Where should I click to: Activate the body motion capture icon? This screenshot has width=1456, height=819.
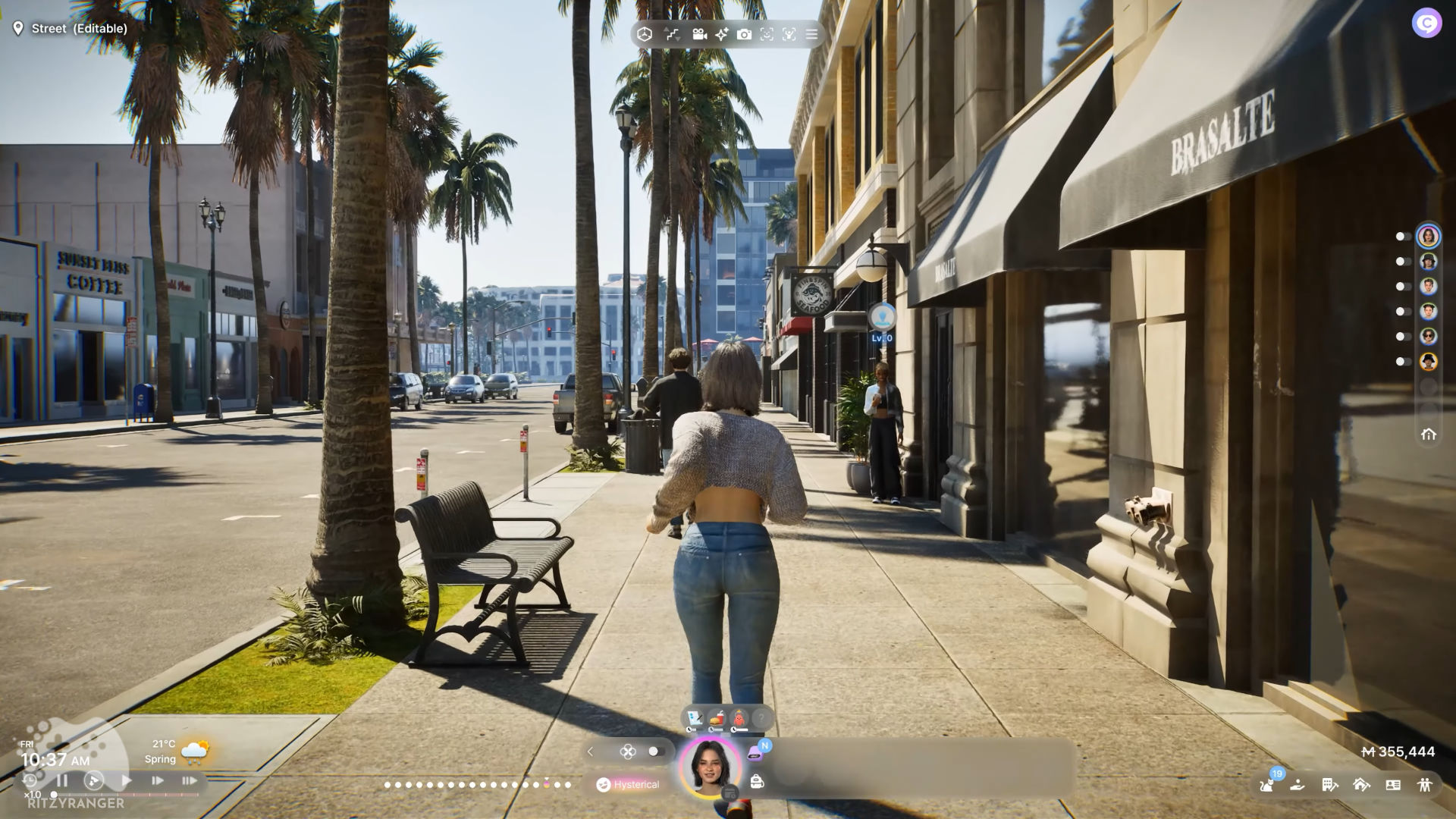(789, 34)
